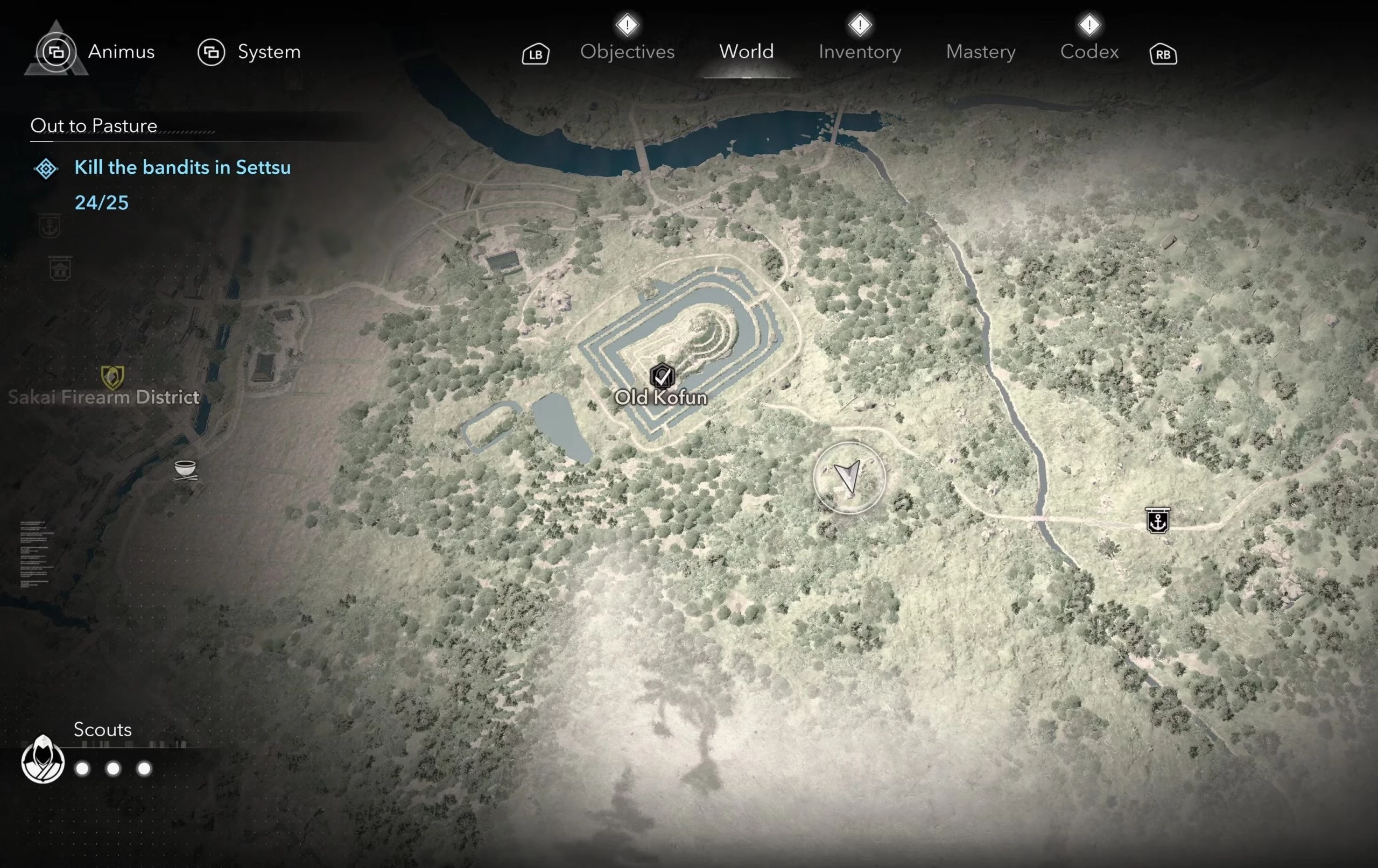Open the Objectives tab
1378x868 pixels.
tap(627, 52)
